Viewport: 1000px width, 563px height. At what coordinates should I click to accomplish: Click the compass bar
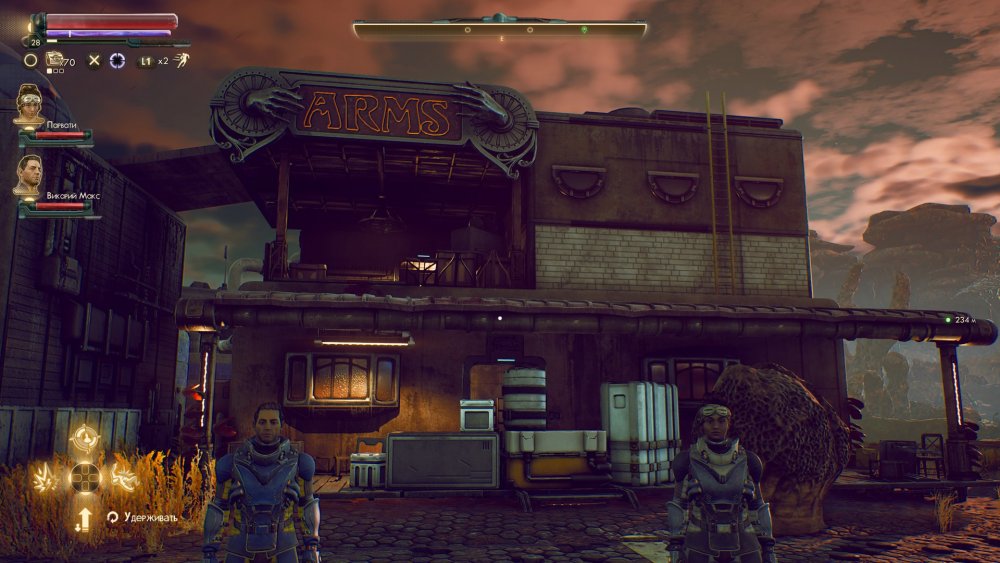pyautogui.click(x=500, y=30)
